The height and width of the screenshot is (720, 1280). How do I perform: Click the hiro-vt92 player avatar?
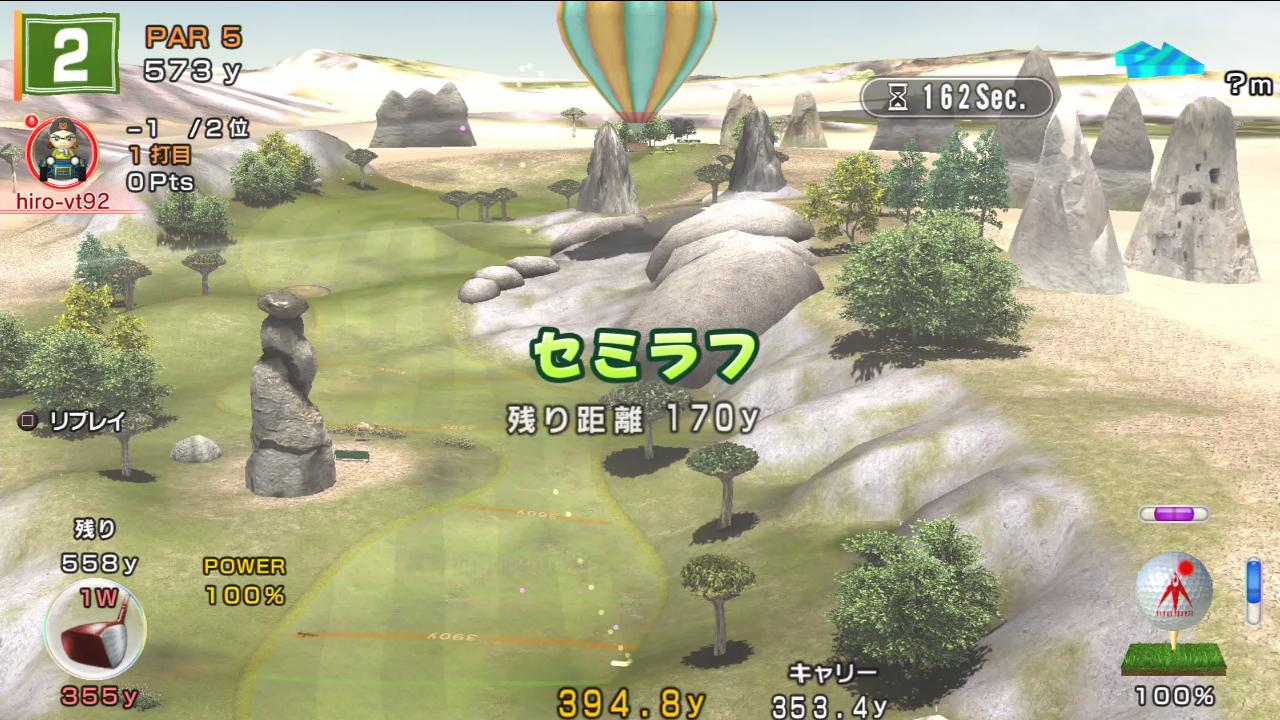[x=60, y=153]
